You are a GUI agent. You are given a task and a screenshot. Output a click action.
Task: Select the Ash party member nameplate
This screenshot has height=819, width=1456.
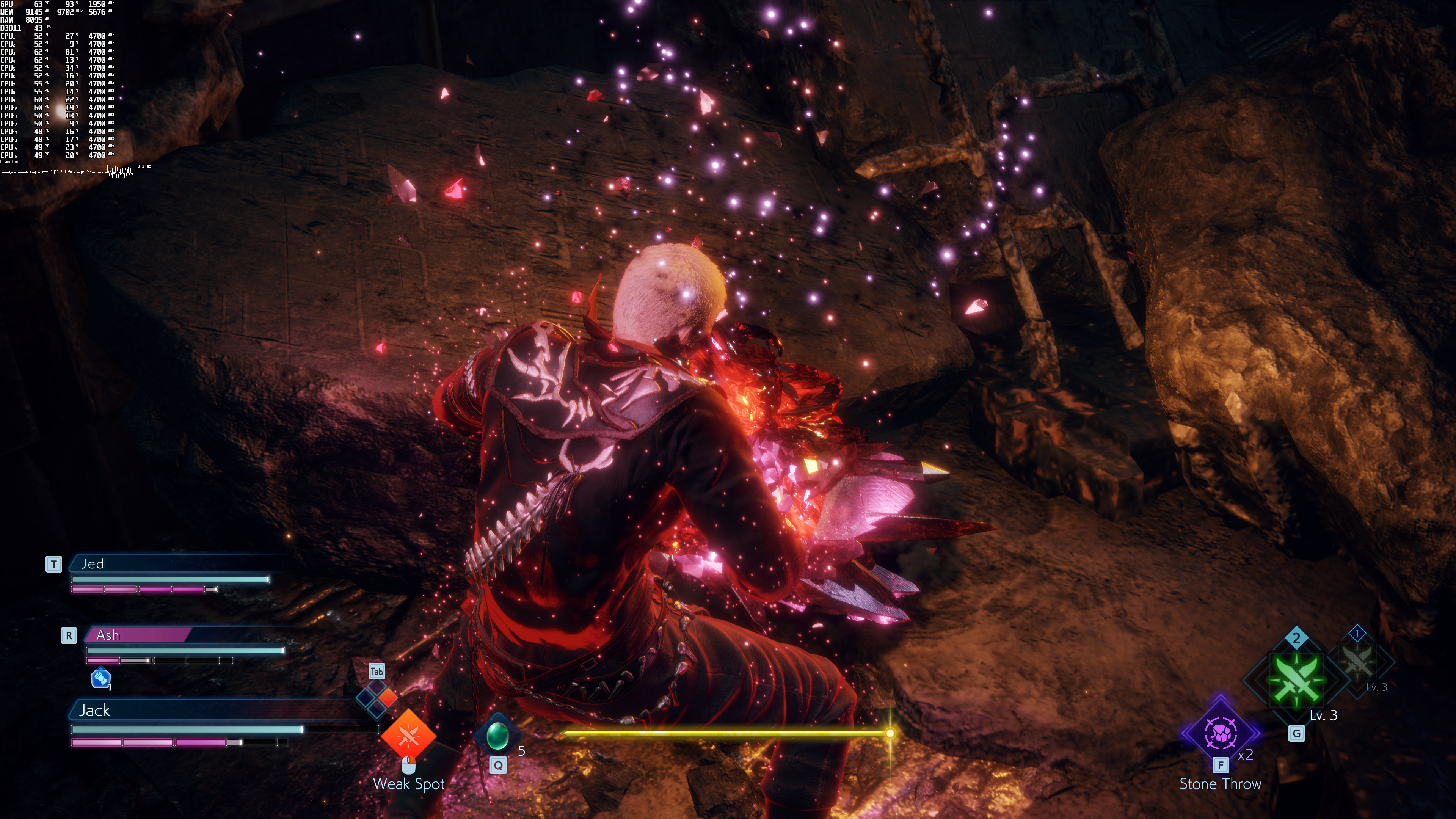click(138, 635)
